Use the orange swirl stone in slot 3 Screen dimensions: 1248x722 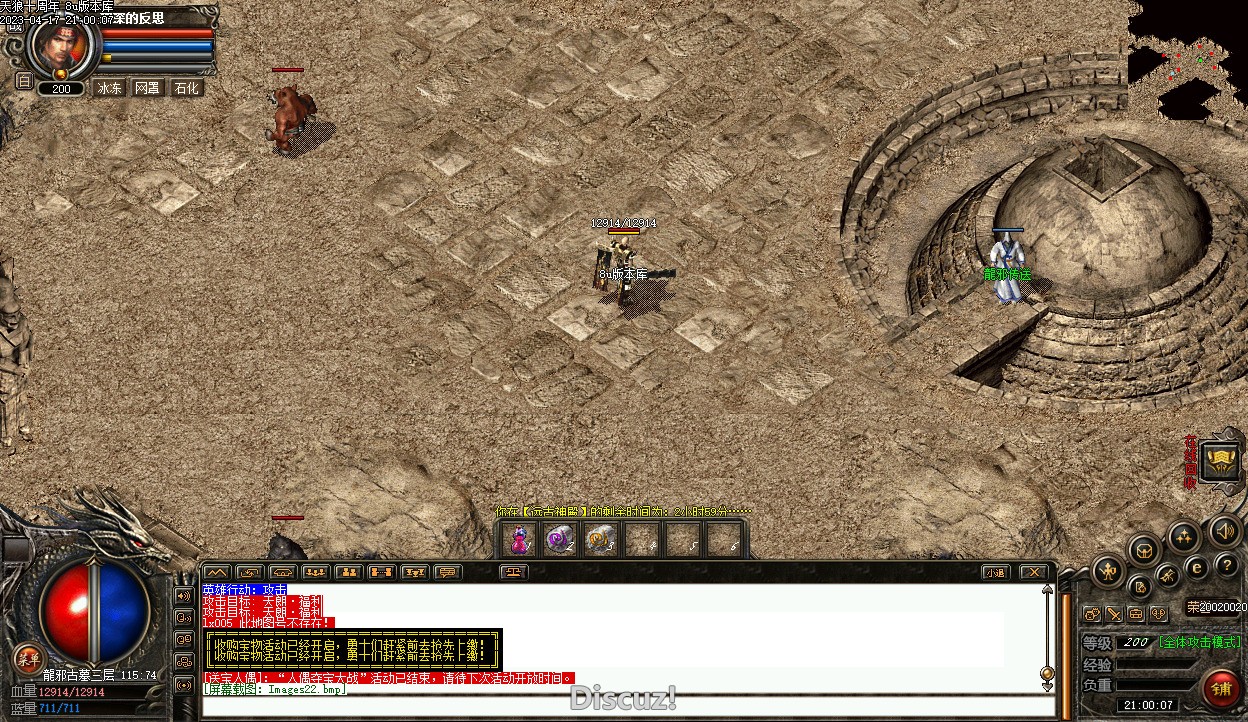[600, 540]
